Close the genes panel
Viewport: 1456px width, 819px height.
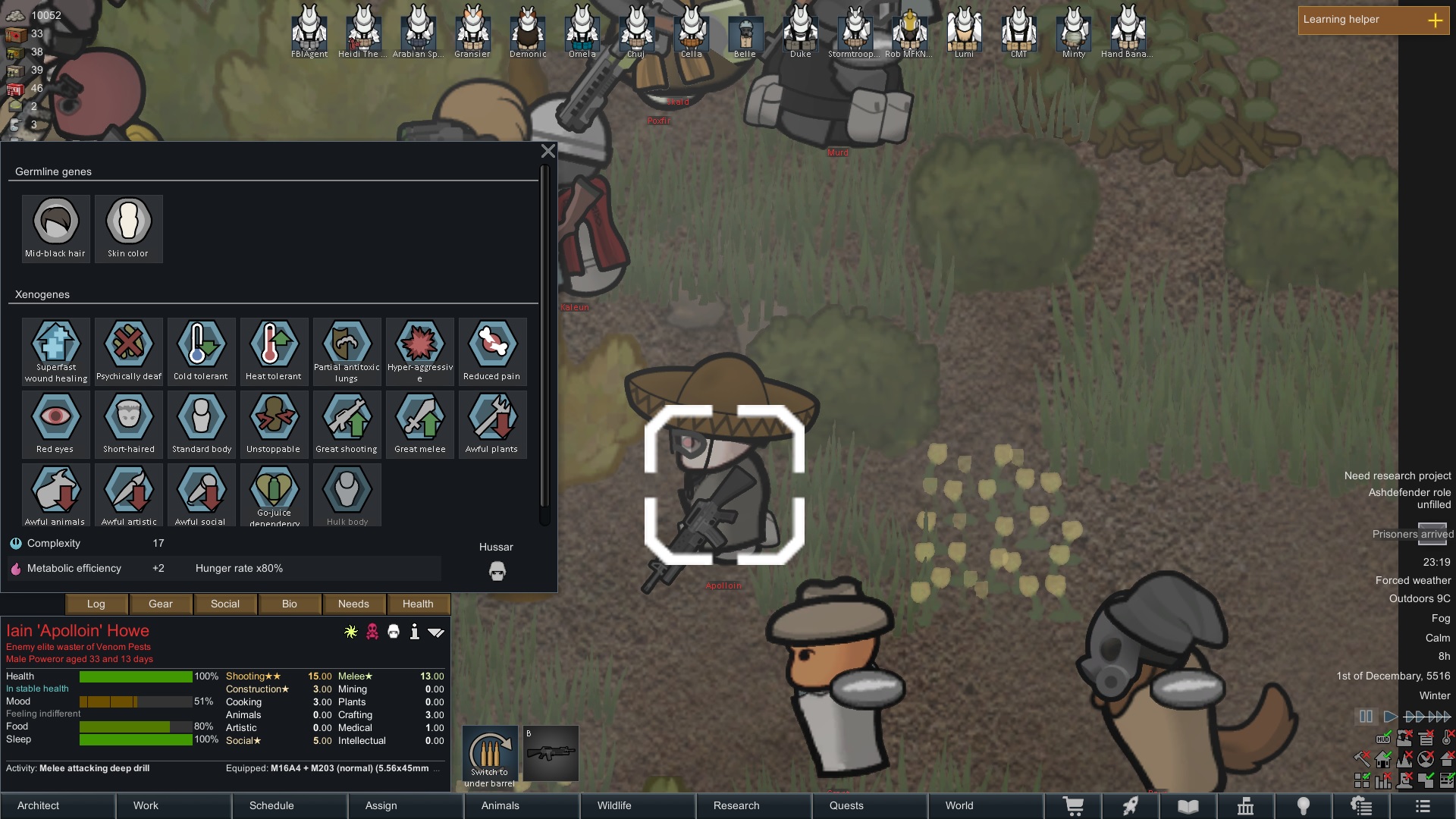[548, 151]
